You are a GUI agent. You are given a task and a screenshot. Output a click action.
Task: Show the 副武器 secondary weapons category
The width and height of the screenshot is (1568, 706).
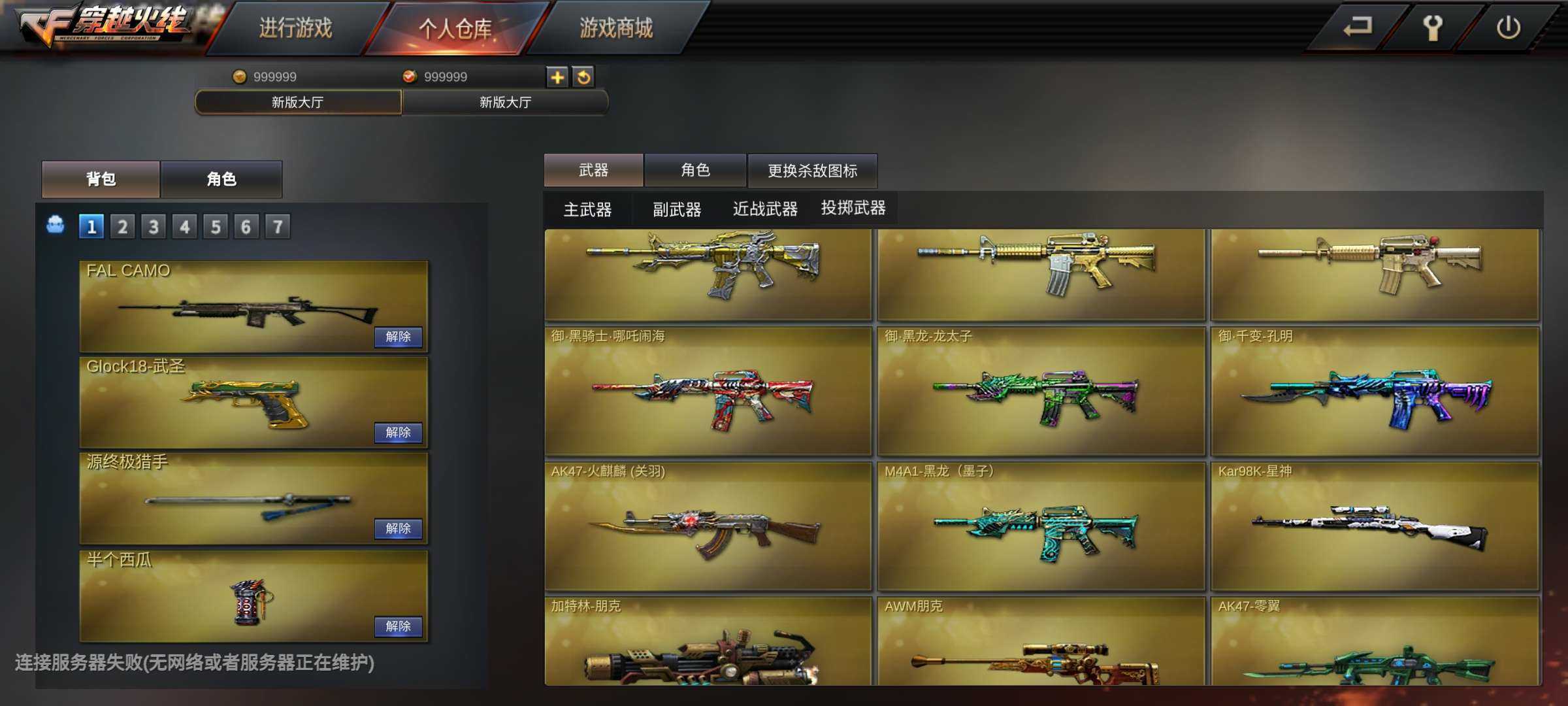pyautogui.click(x=677, y=209)
